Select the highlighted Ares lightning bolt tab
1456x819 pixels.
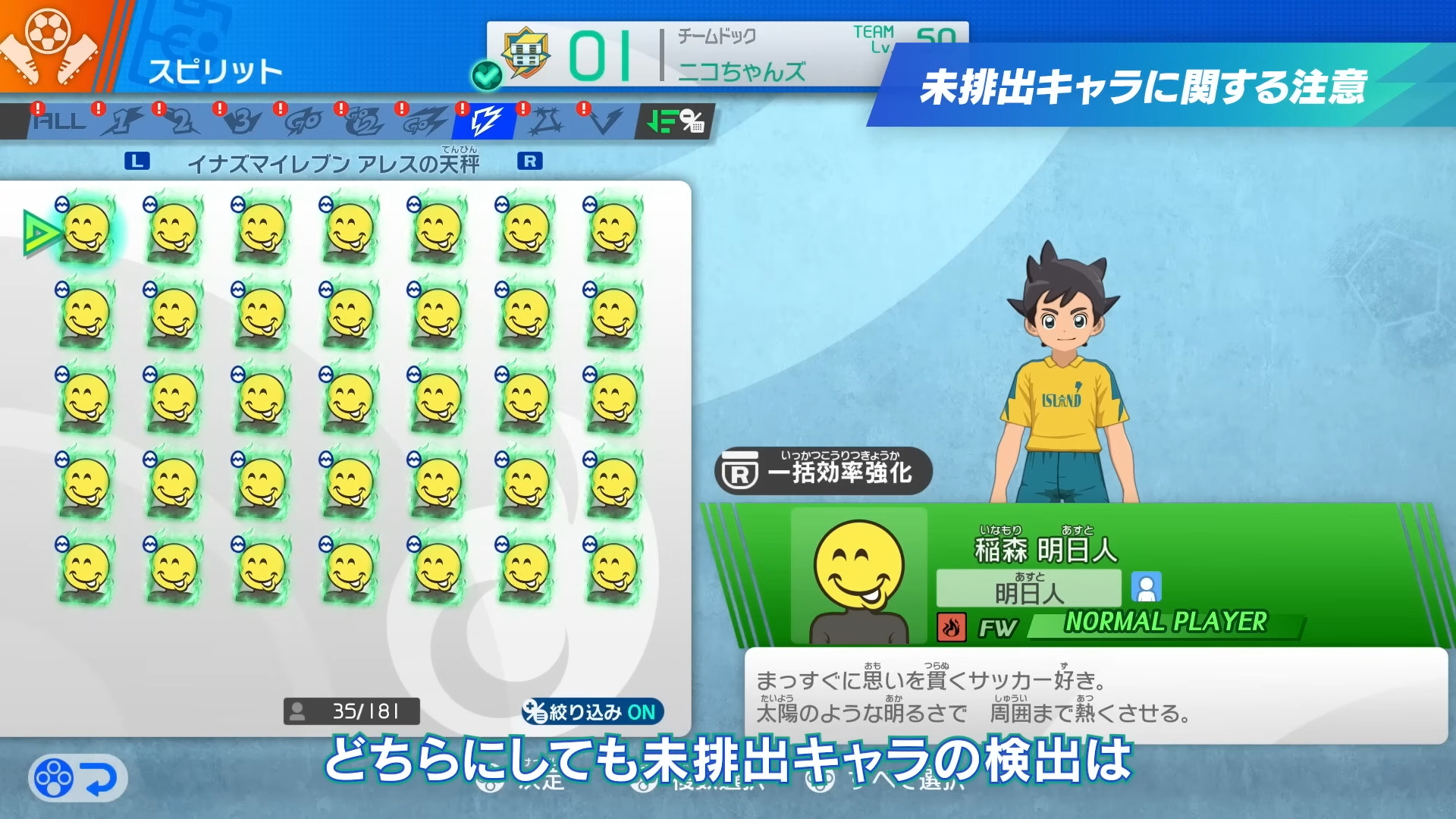click(485, 121)
